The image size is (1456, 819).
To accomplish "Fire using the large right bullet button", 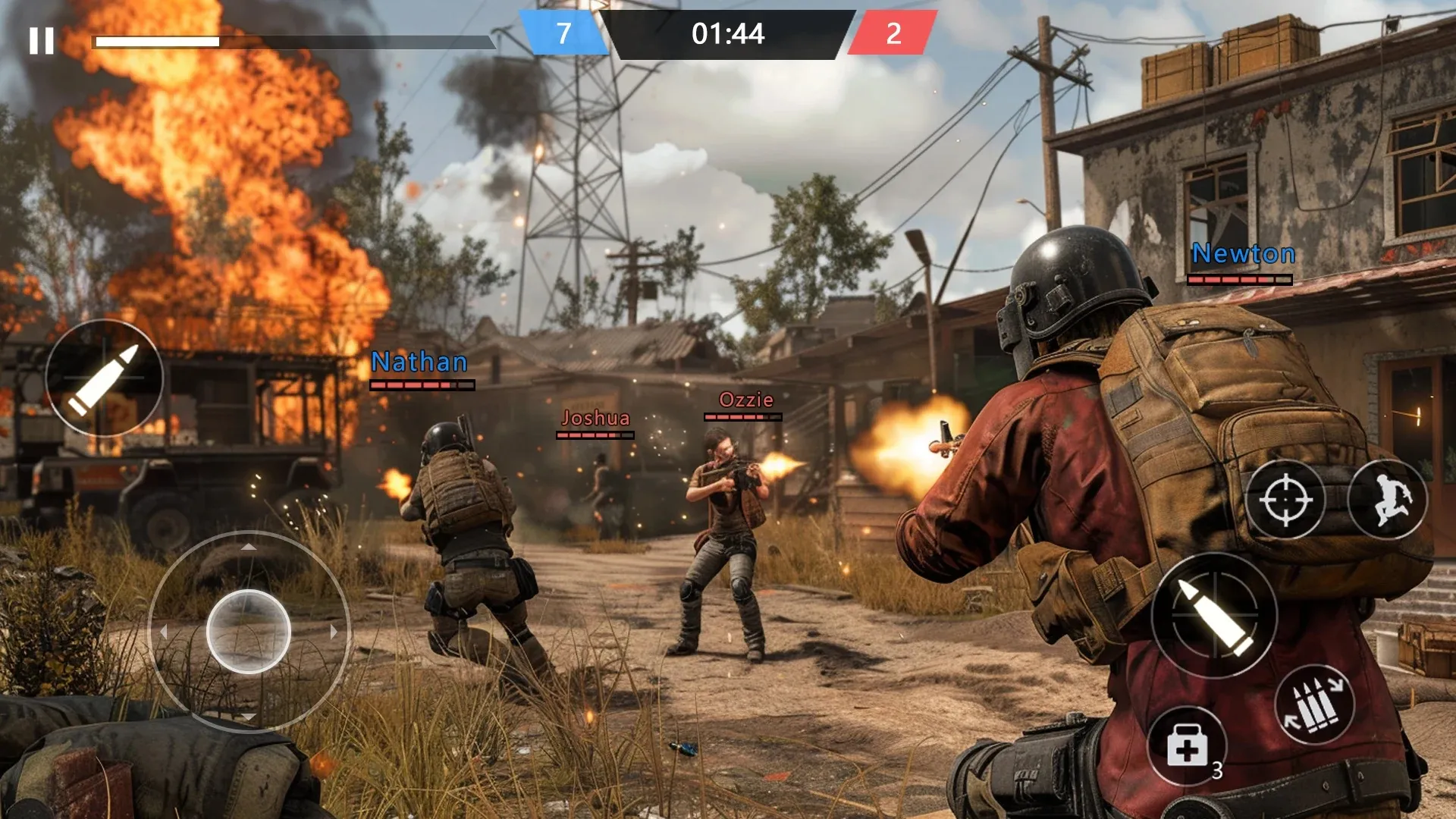I will [x=1214, y=614].
